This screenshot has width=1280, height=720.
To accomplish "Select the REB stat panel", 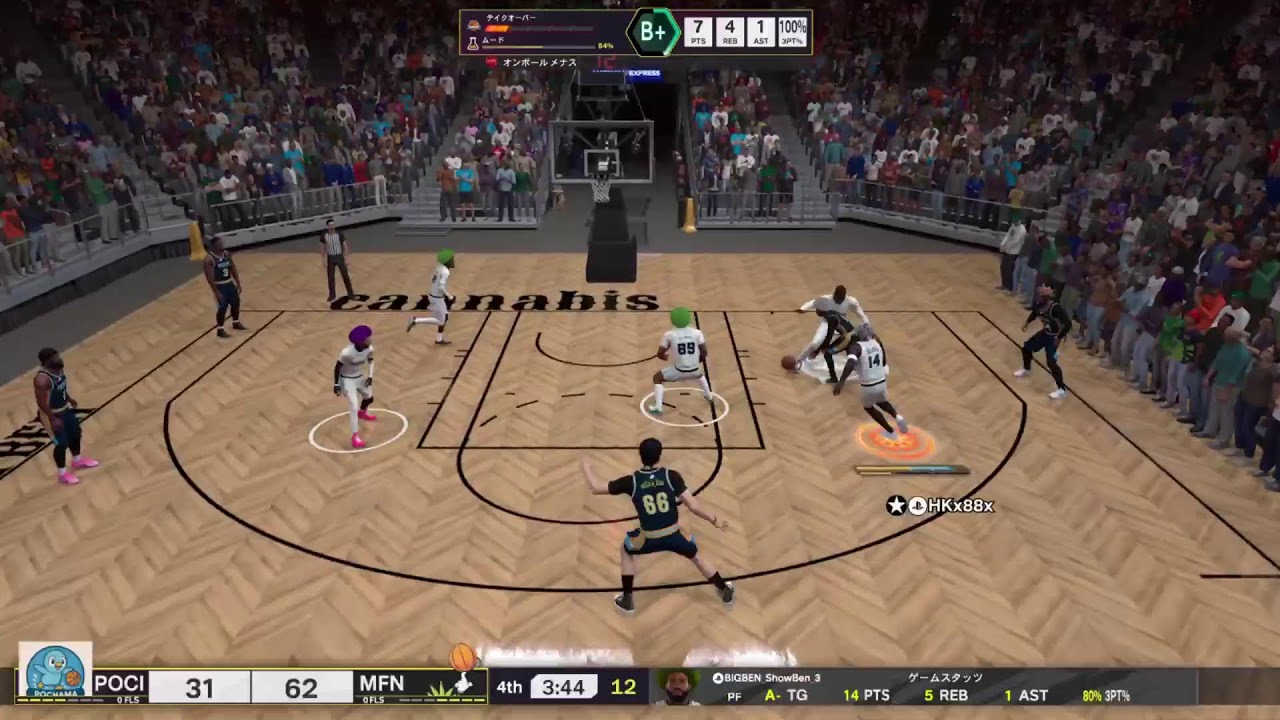I will (732, 33).
